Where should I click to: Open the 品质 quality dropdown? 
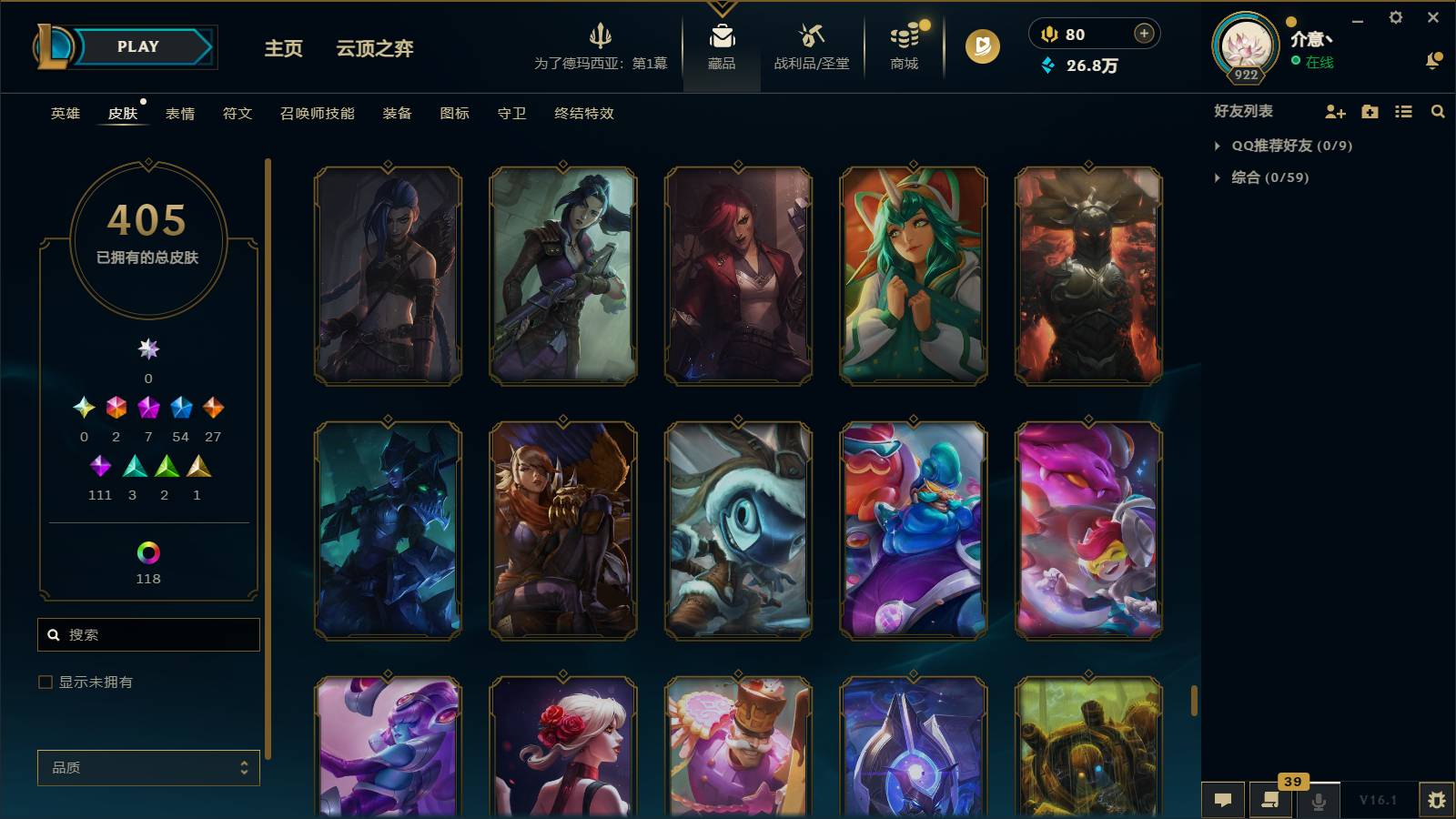[147, 767]
